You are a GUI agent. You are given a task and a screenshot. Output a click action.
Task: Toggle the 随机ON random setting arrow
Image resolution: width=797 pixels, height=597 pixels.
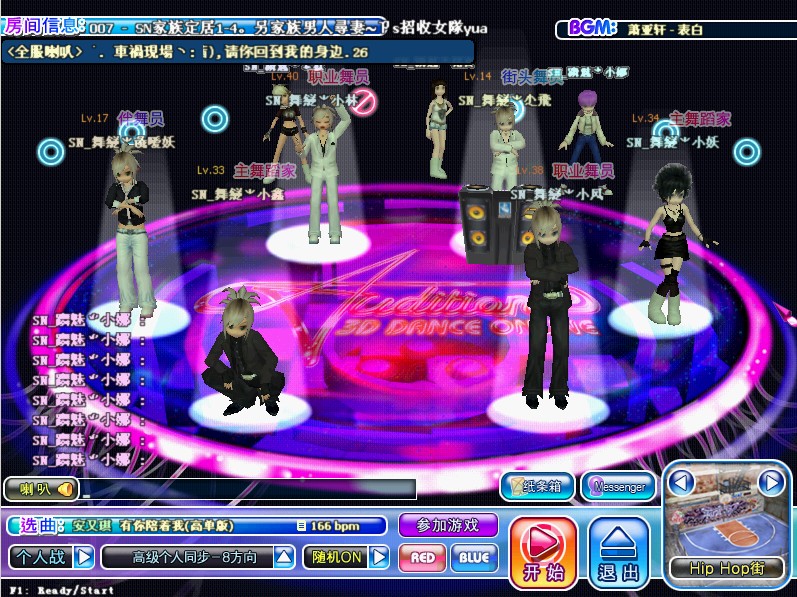point(380,557)
